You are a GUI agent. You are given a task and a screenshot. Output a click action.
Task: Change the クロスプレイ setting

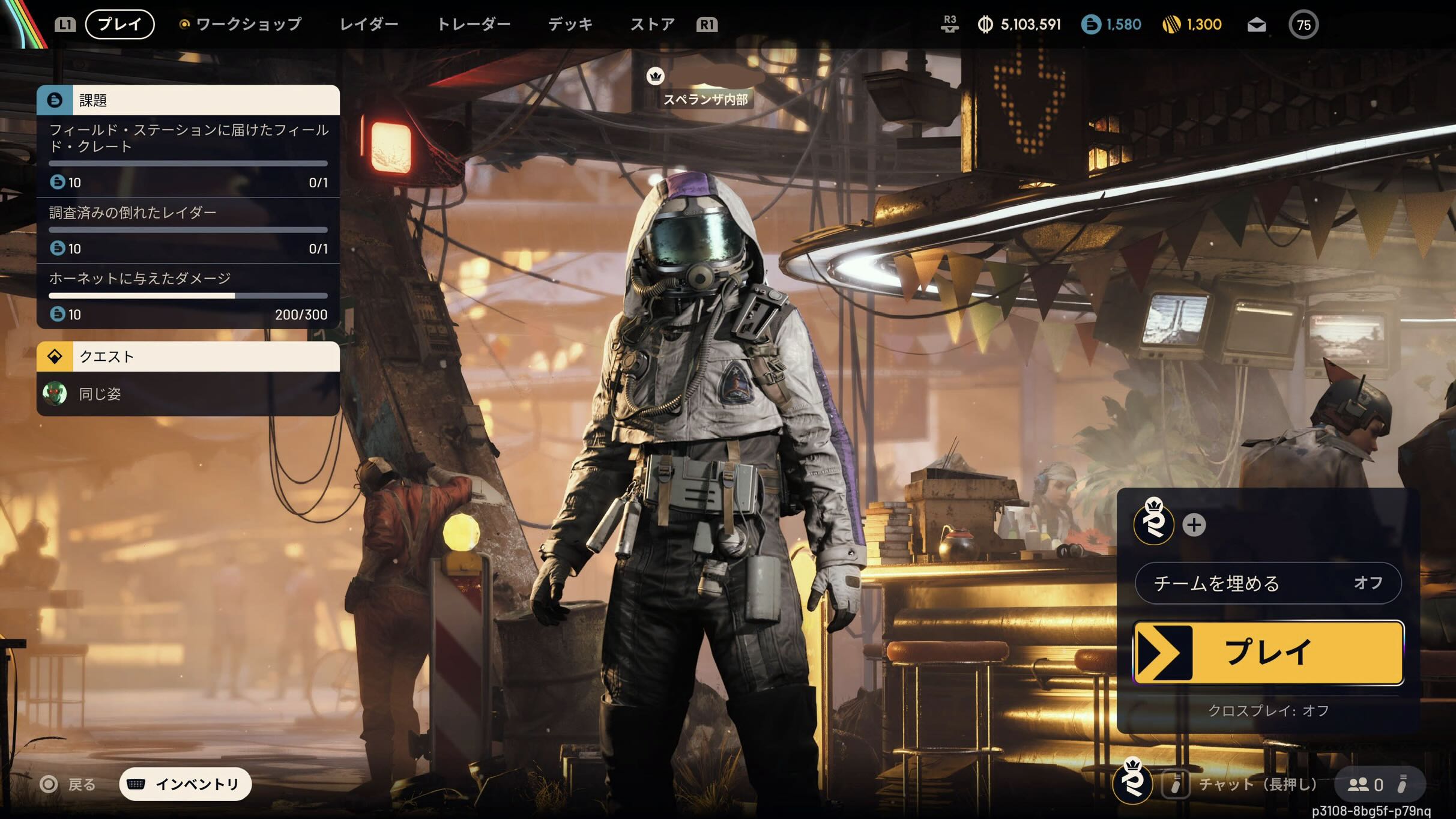(x=1268, y=710)
